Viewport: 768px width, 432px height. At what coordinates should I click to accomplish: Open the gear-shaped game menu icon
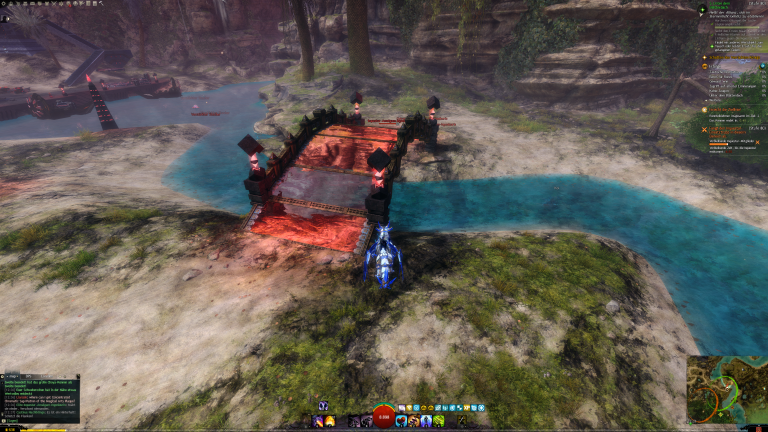coord(5,4)
